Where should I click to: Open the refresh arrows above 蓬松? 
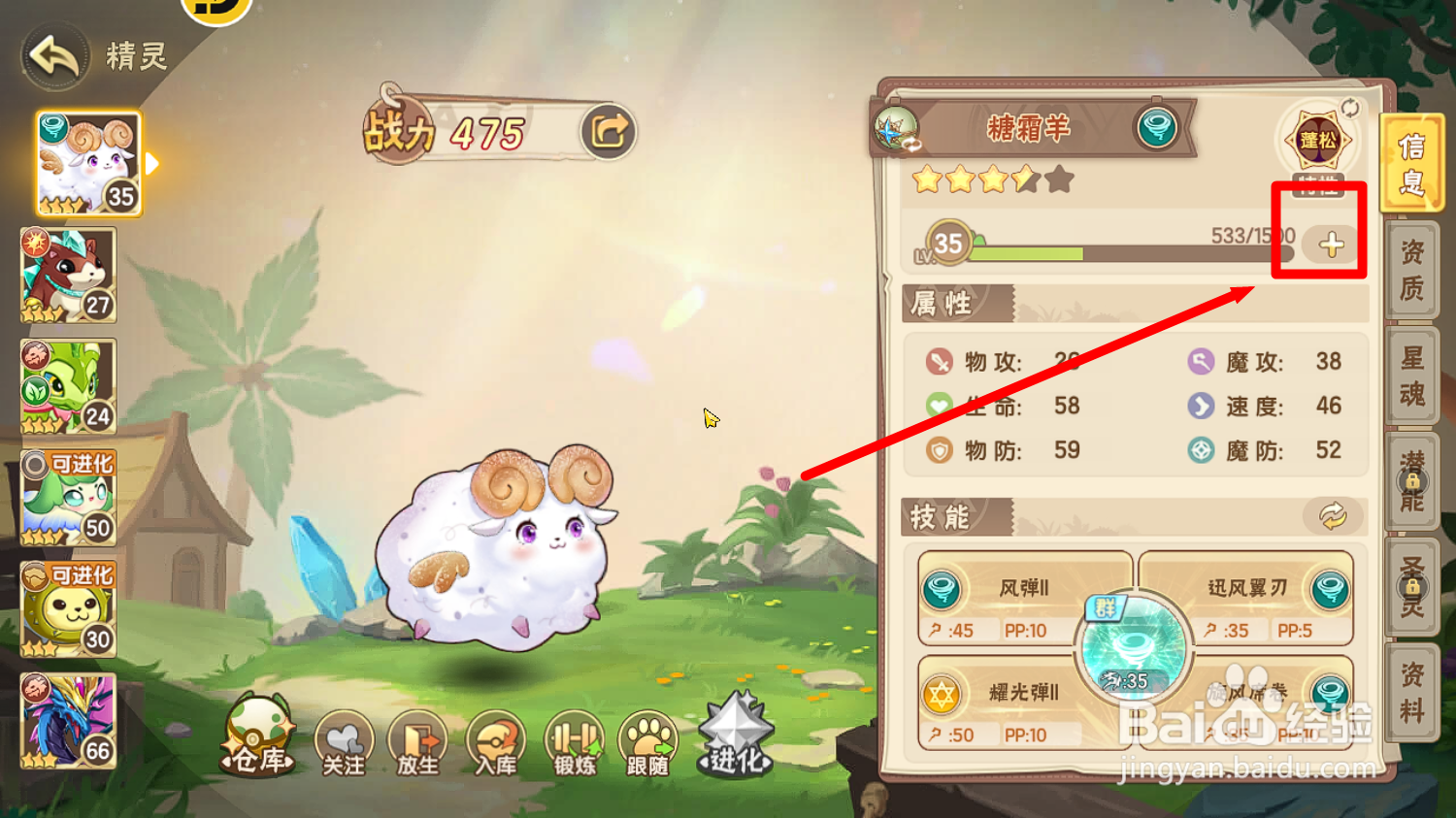[x=1348, y=110]
